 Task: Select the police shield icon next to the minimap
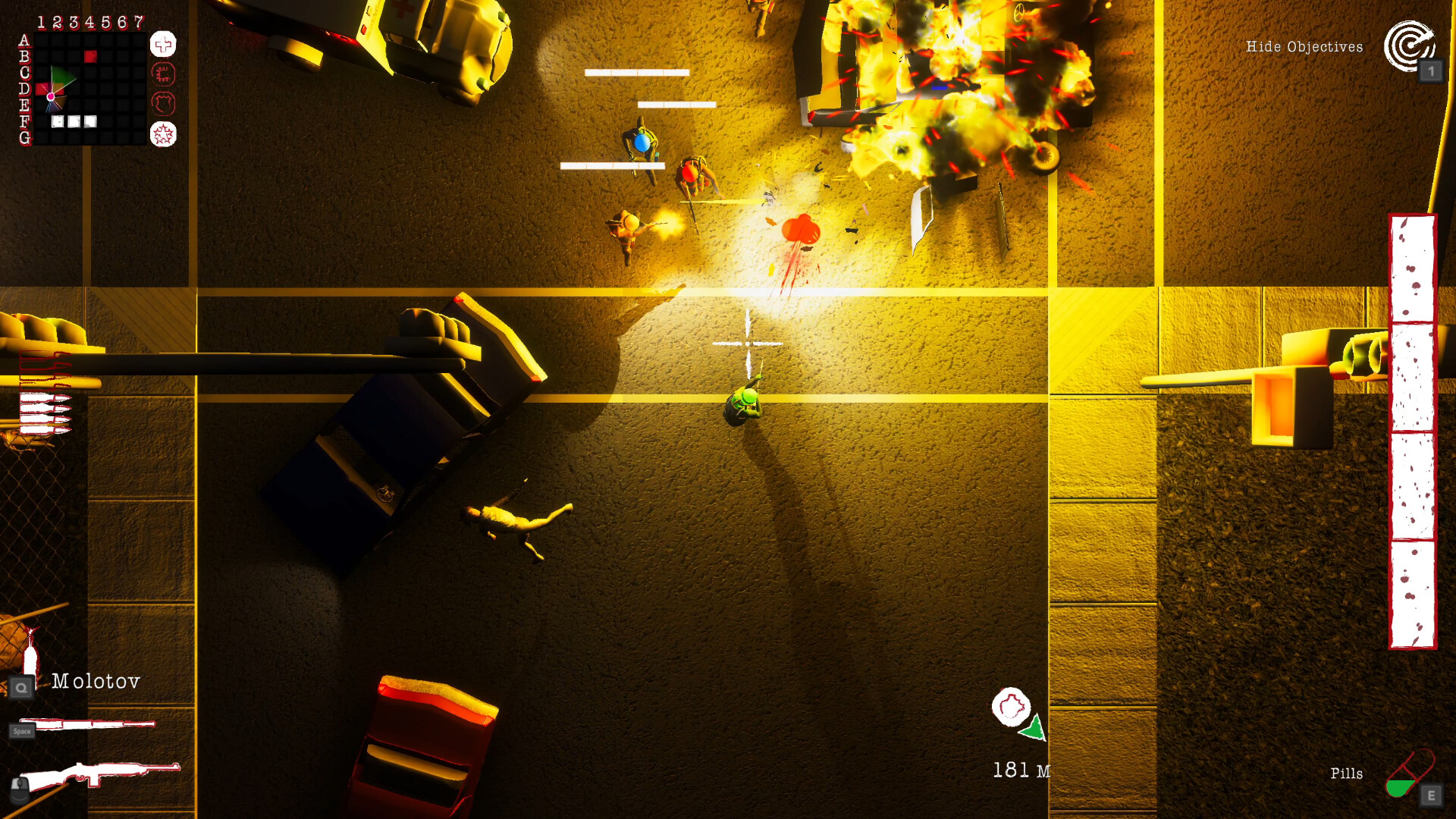[165, 103]
